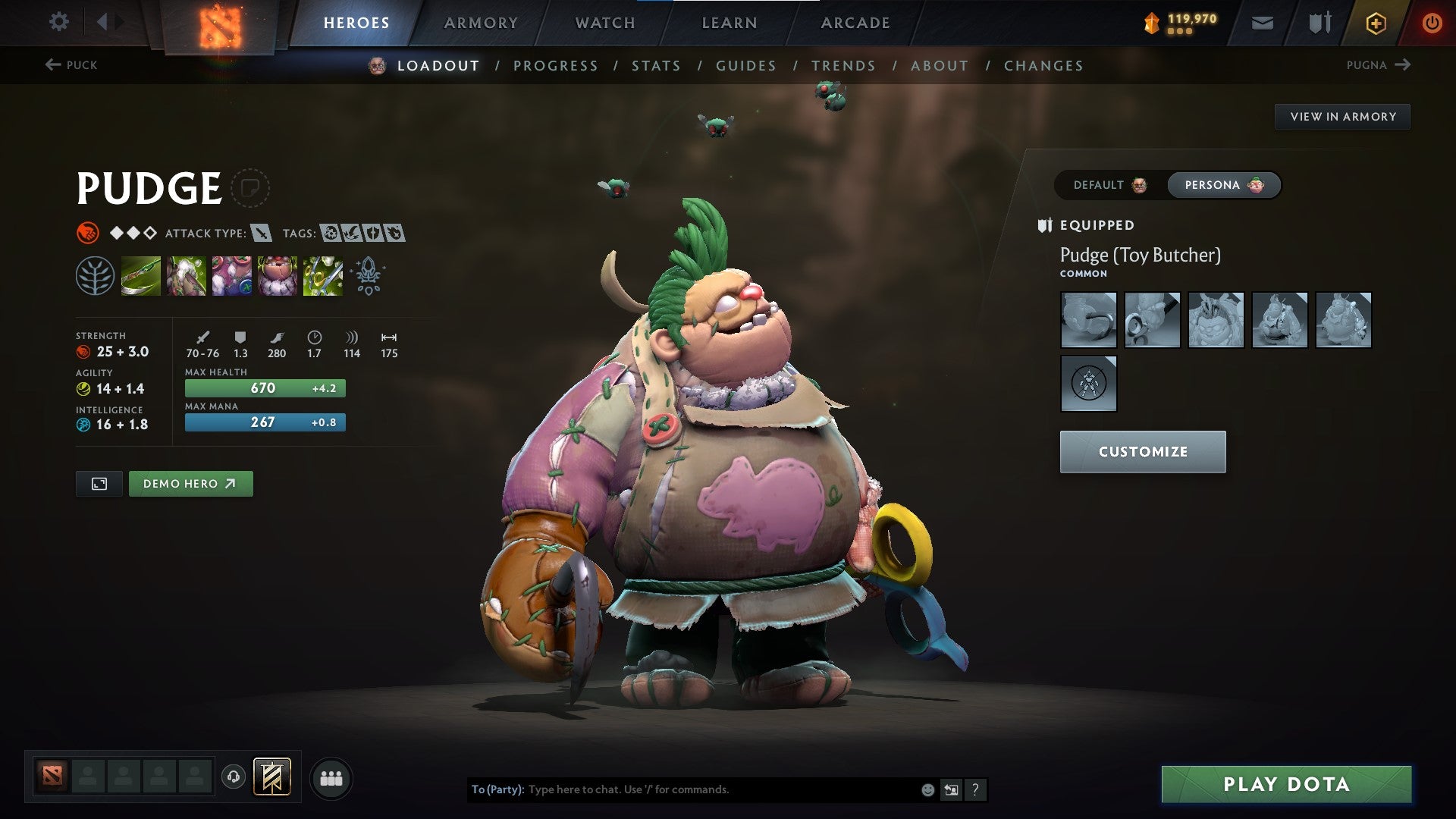This screenshot has width=1456, height=819.
Task: Click the first equipped item thumbnail
Action: coord(1088,319)
